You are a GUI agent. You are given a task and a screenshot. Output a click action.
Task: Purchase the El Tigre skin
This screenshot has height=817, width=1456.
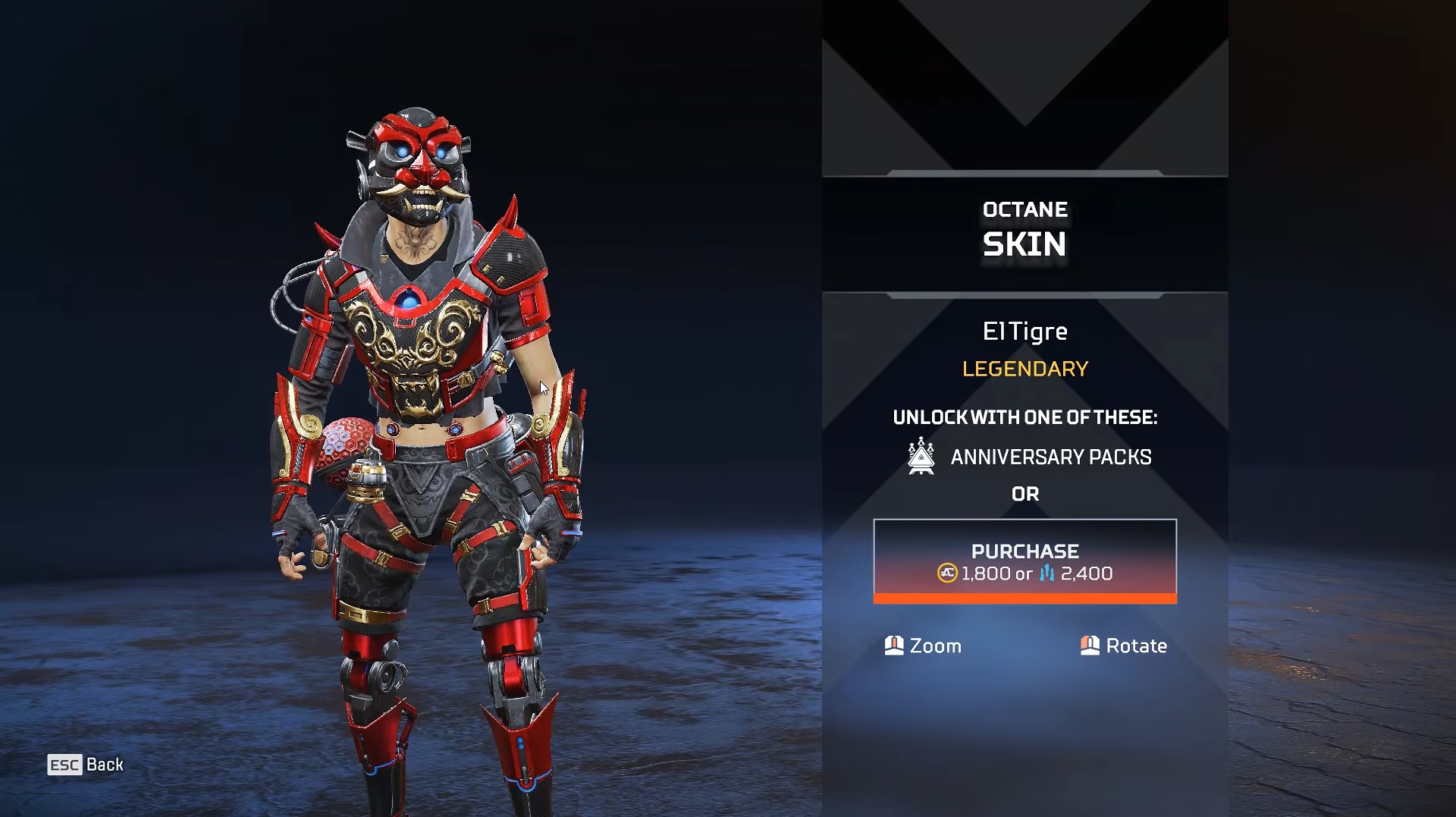(1025, 561)
